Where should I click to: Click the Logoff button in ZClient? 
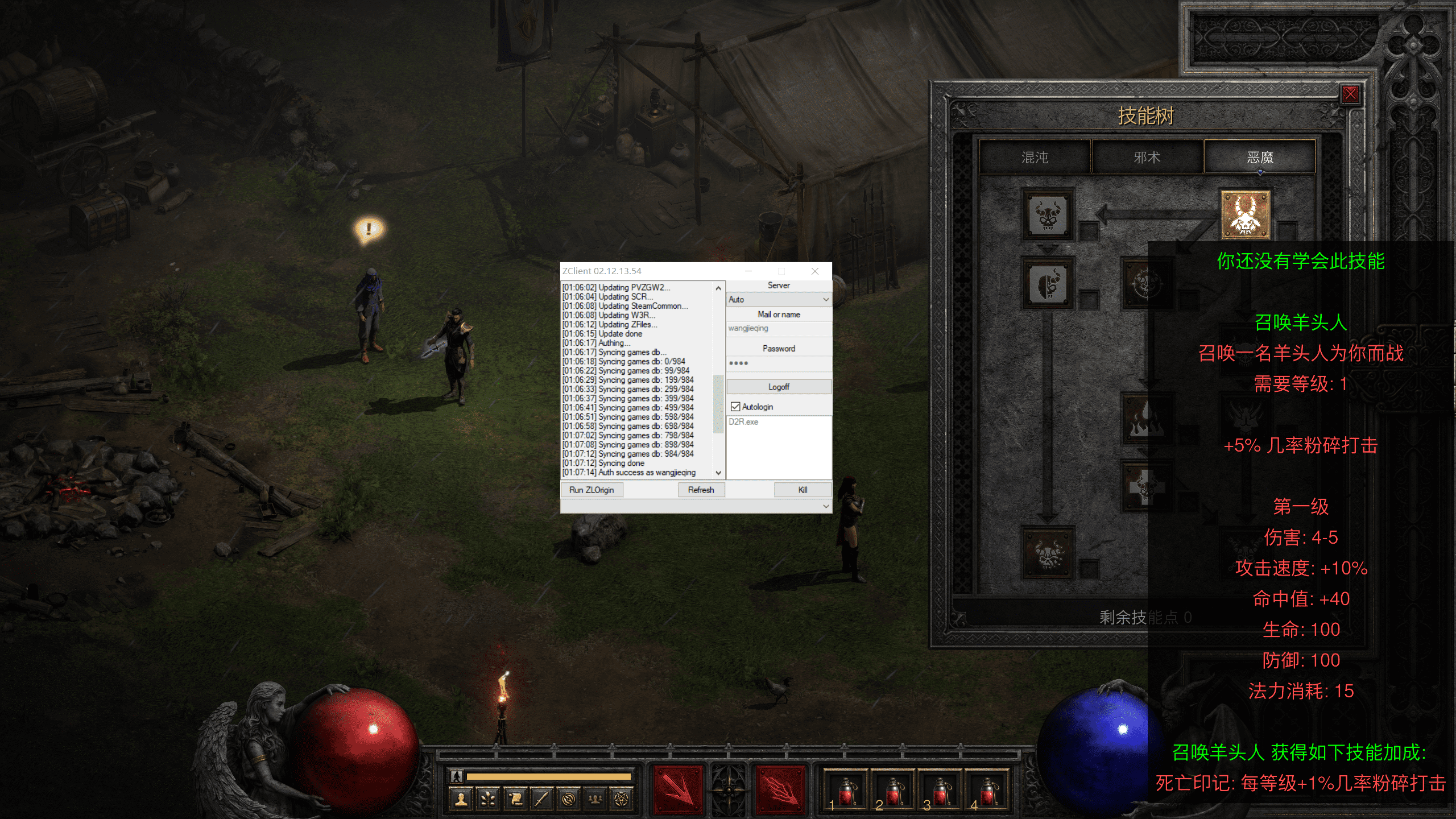point(779,387)
